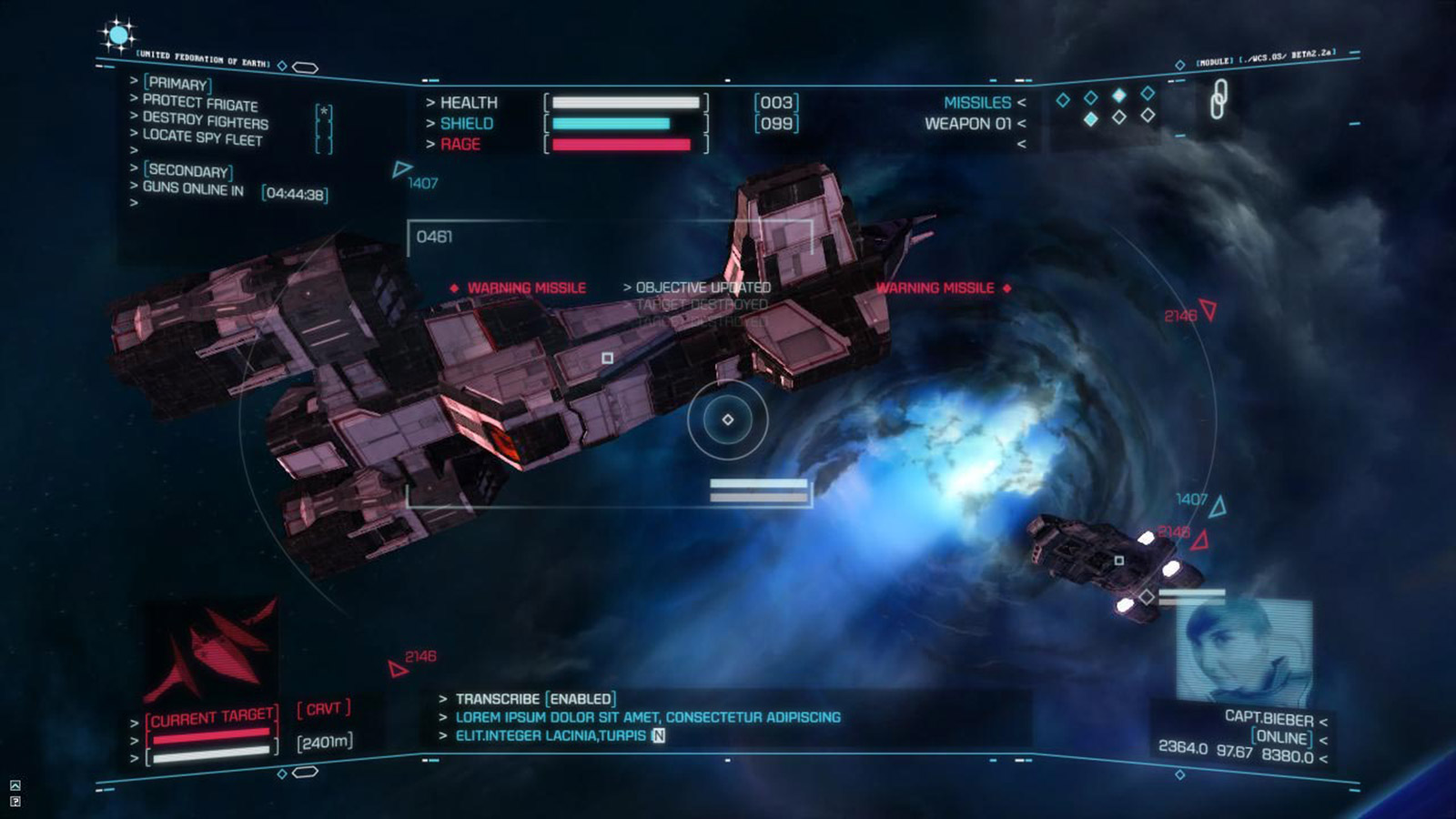Open the Guns Online In secondary objective
The height and width of the screenshot is (819, 1456).
point(193,188)
